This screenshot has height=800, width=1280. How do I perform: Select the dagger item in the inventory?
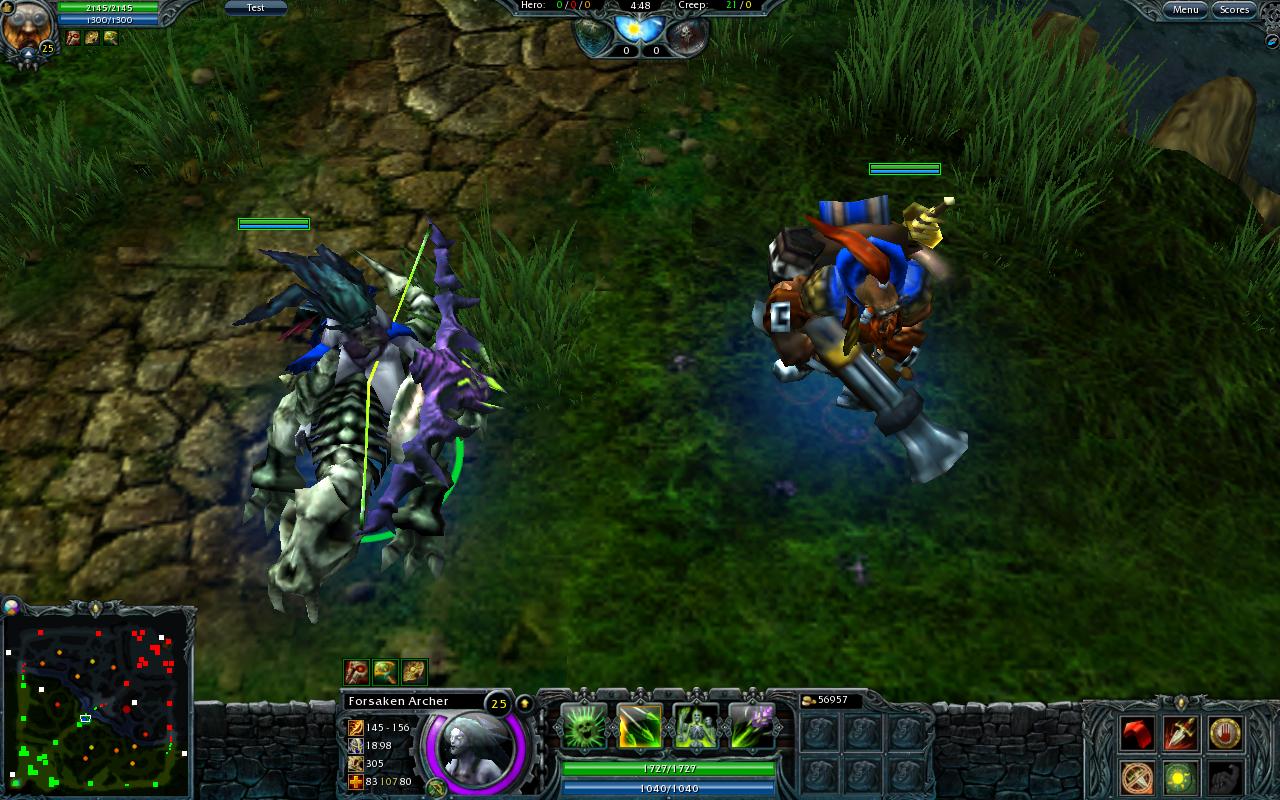click(x=1179, y=732)
